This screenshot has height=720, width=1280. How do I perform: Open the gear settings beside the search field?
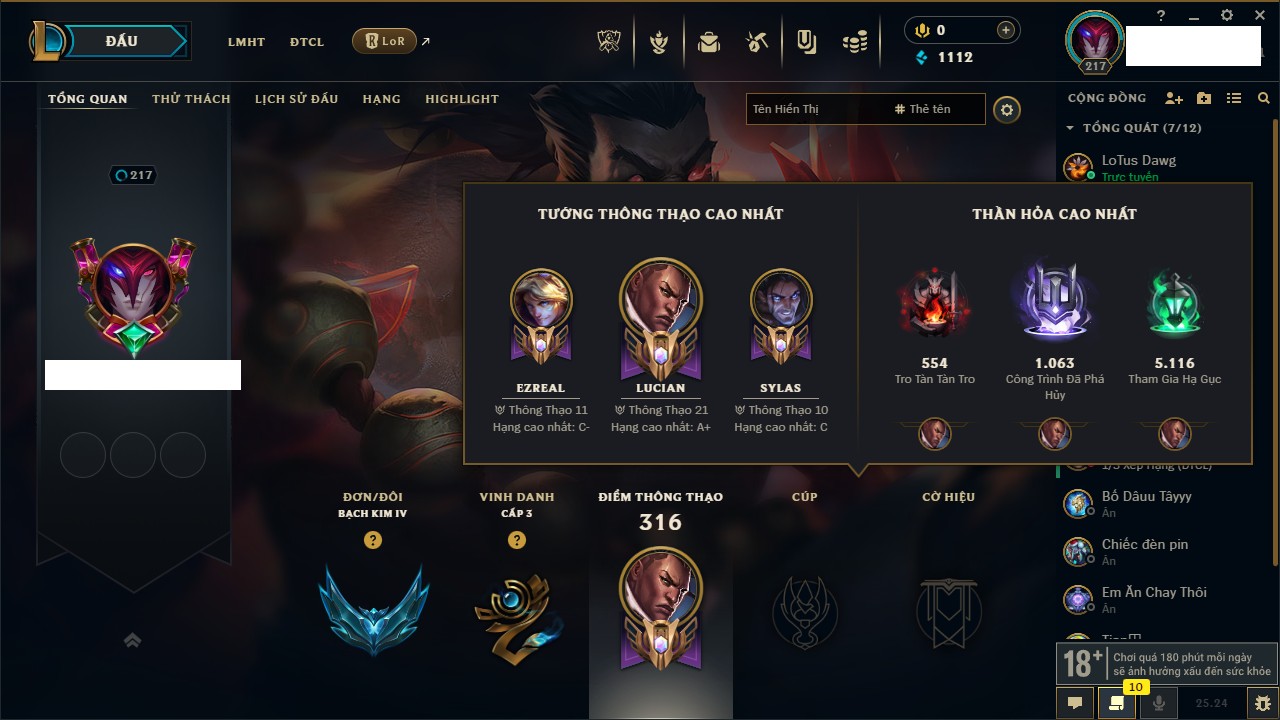tap(1007, 109)
